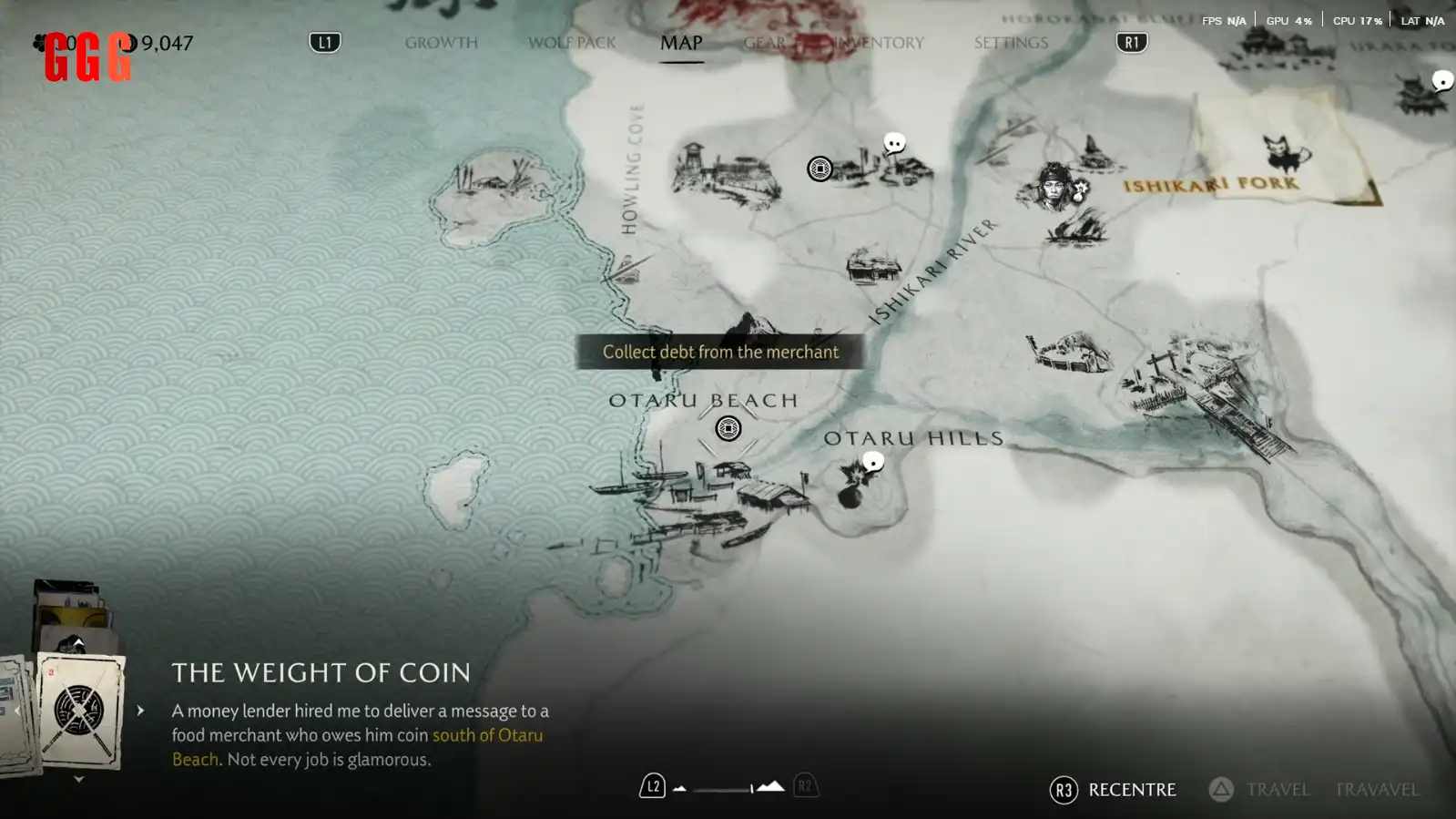Show the next quest card with right arrow

click(x=140, y=711)
